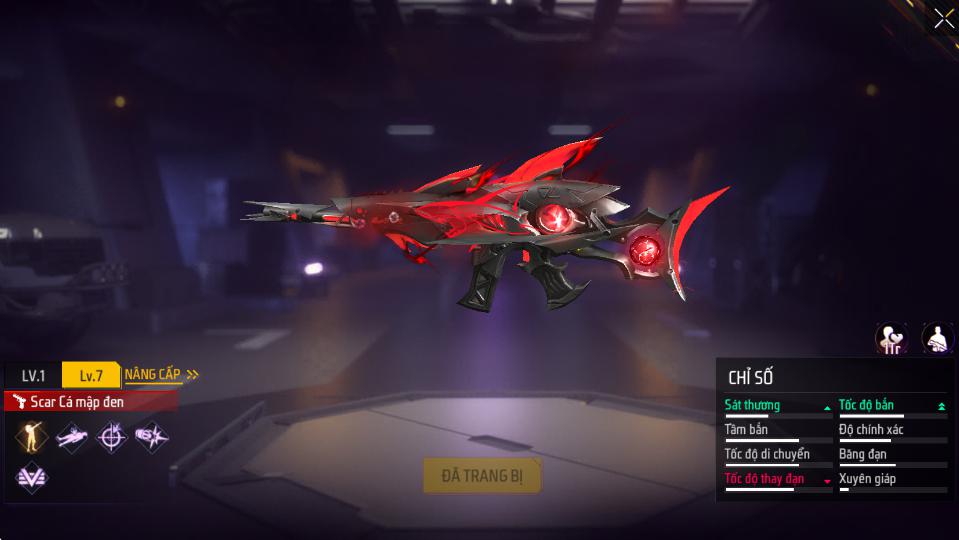Click the ĐÃ TRANG BỊ equipped button

point(482,476)
